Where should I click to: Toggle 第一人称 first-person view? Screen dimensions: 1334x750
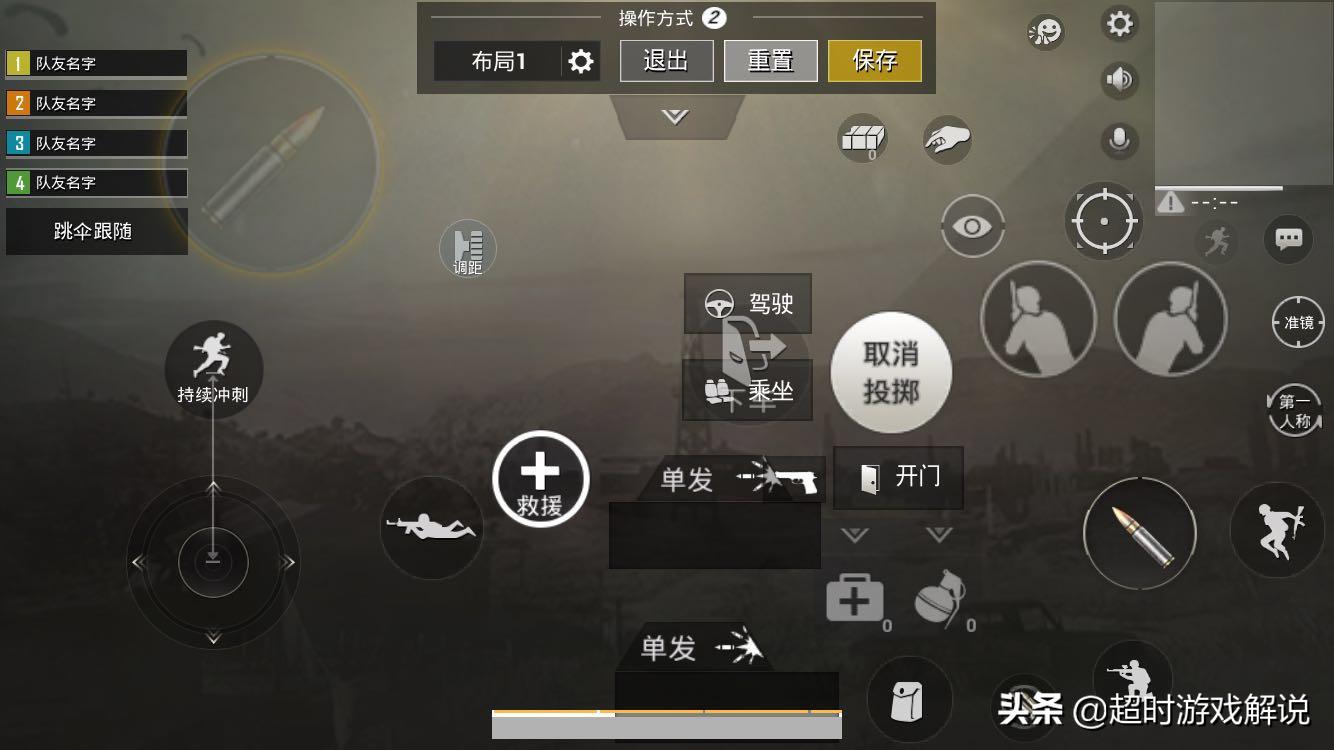click(x=1295, y=410)
